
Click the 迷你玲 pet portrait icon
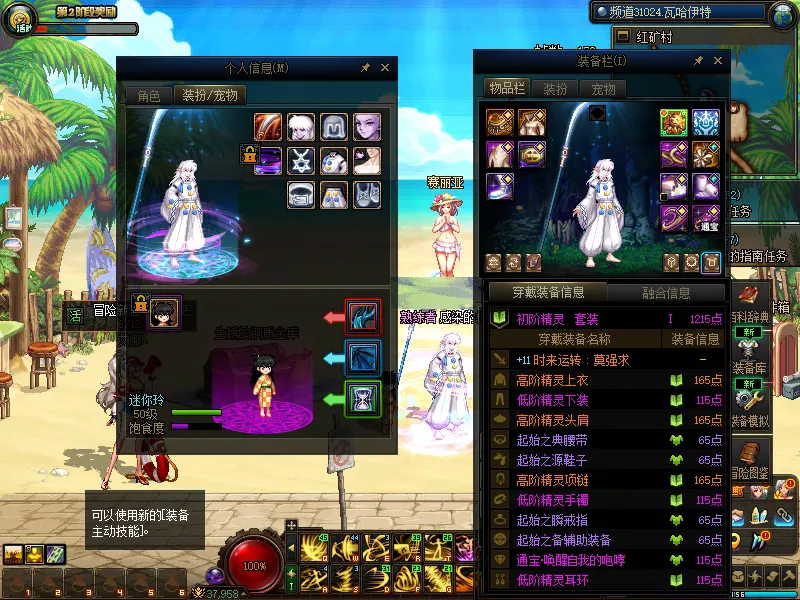coord(164,311)
